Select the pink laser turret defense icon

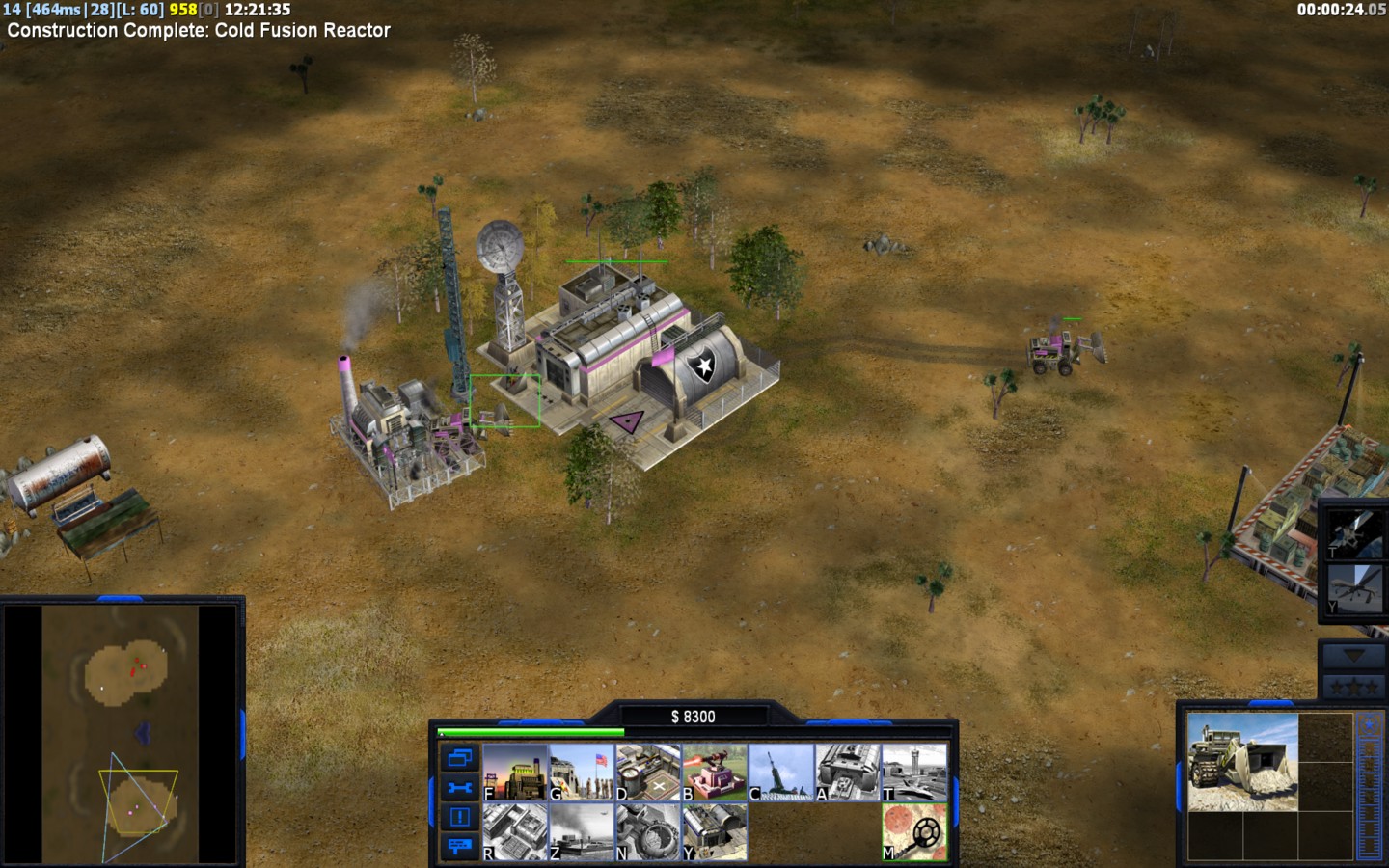pyautogui.click(x=715, y=771)
